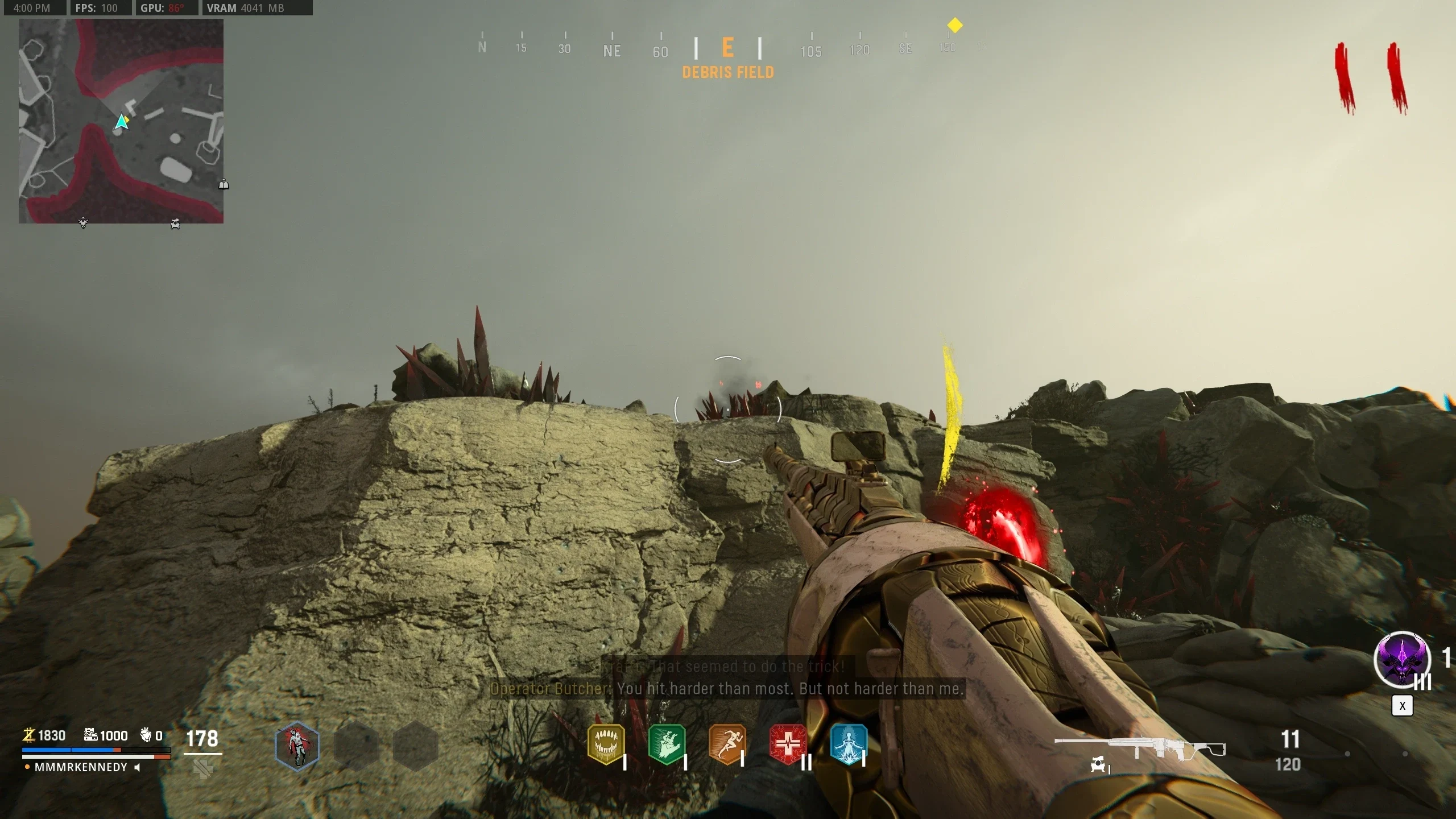Select the small Pack-a-Punch icon under weapon
The width and height of the screenshot is (1456, 819).
1098,765
